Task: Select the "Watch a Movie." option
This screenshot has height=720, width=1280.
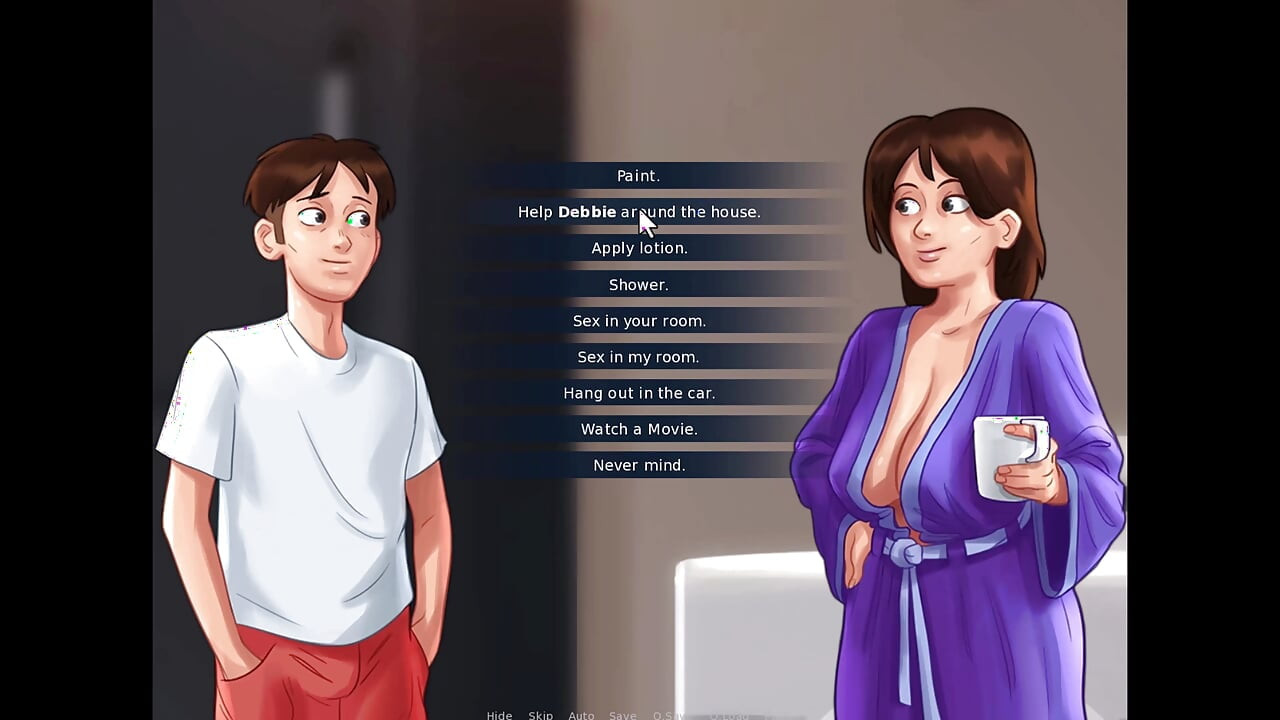Action: (x=639, y=428)
